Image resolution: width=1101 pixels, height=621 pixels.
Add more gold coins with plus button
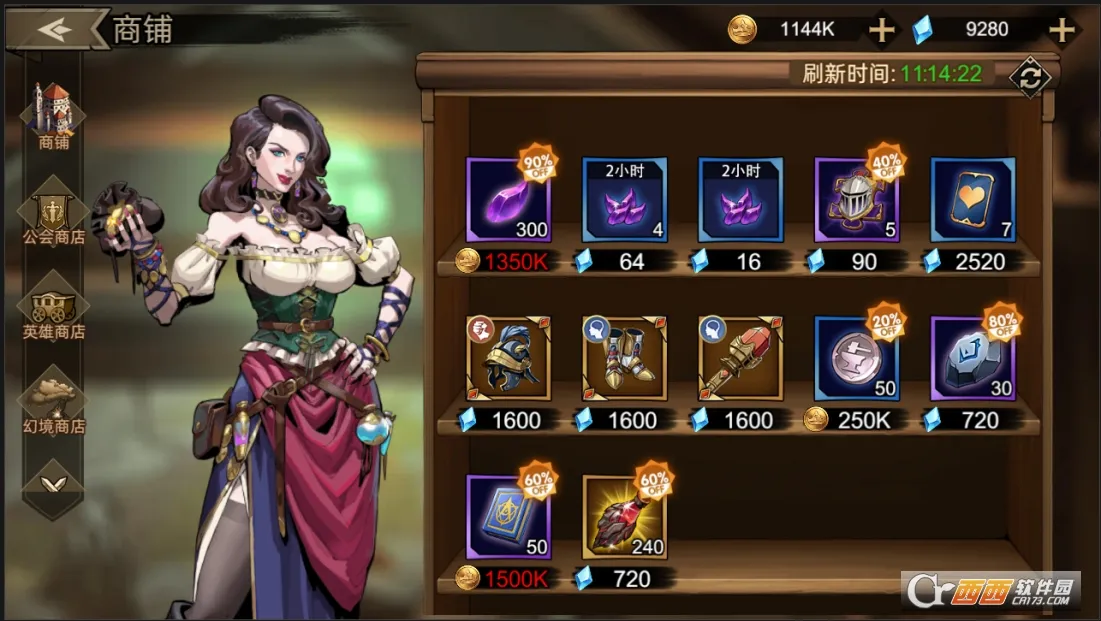(x=881, y=30)
